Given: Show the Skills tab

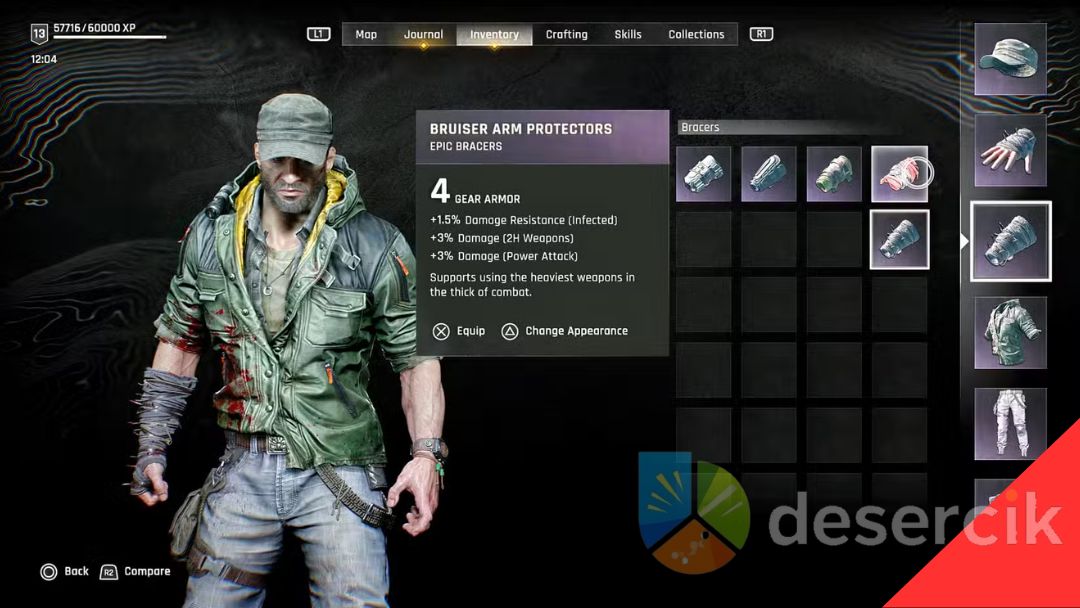Looking at the screenshot, I should tap(628, 35).
